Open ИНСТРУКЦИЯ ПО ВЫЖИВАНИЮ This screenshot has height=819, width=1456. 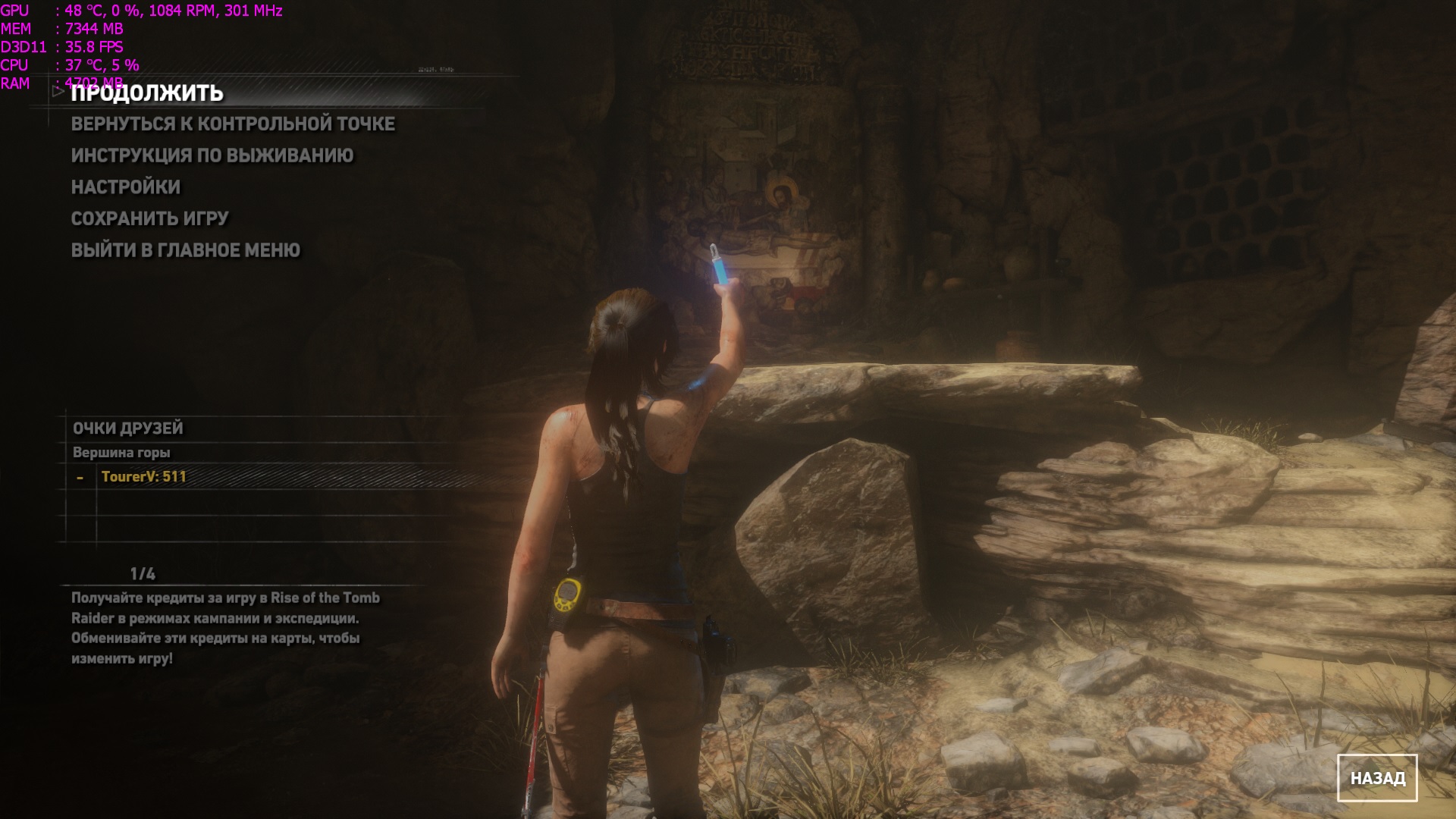tap(212, 155)
